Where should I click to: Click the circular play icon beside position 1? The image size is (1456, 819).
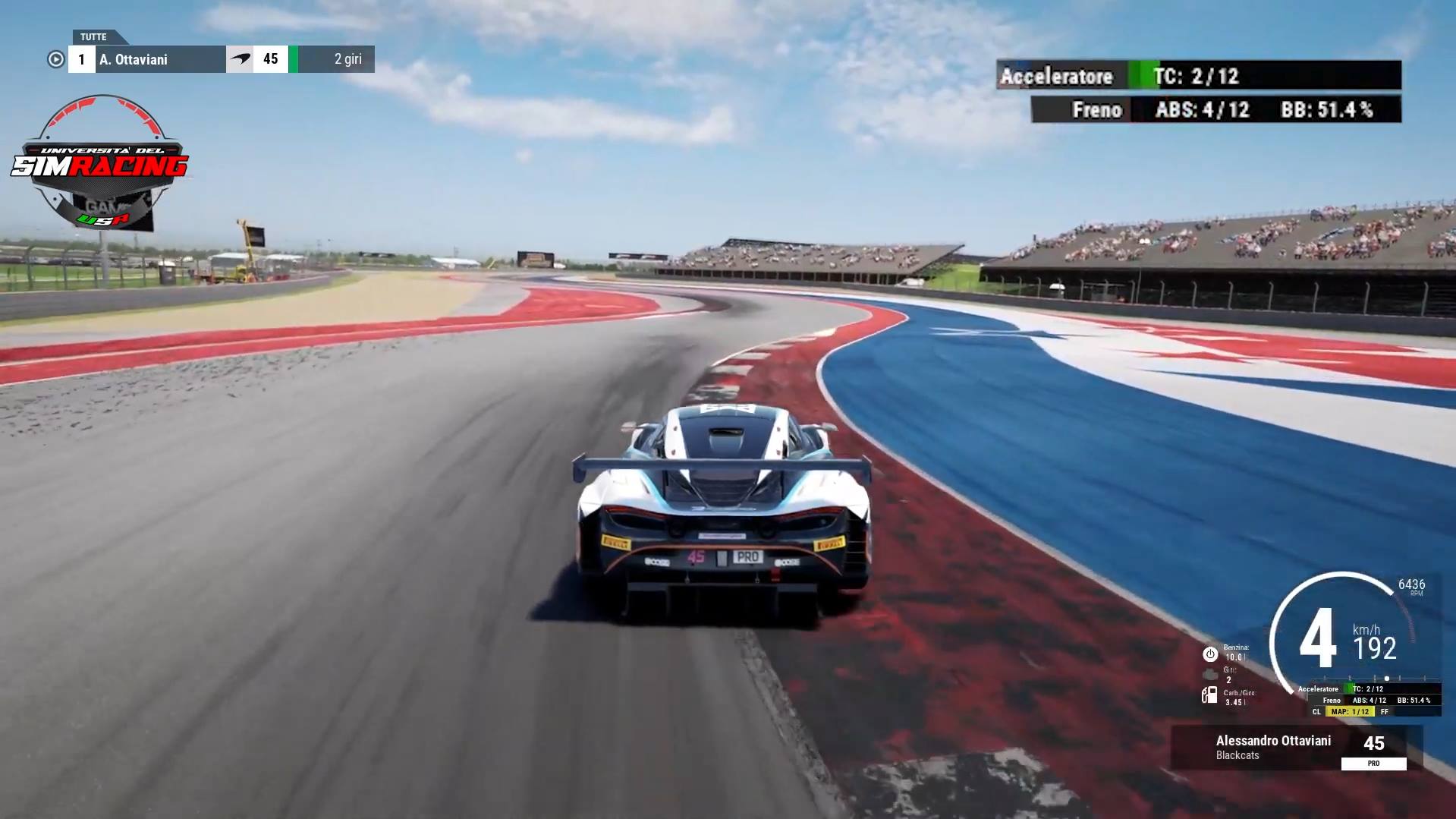(x=55, y=59)
